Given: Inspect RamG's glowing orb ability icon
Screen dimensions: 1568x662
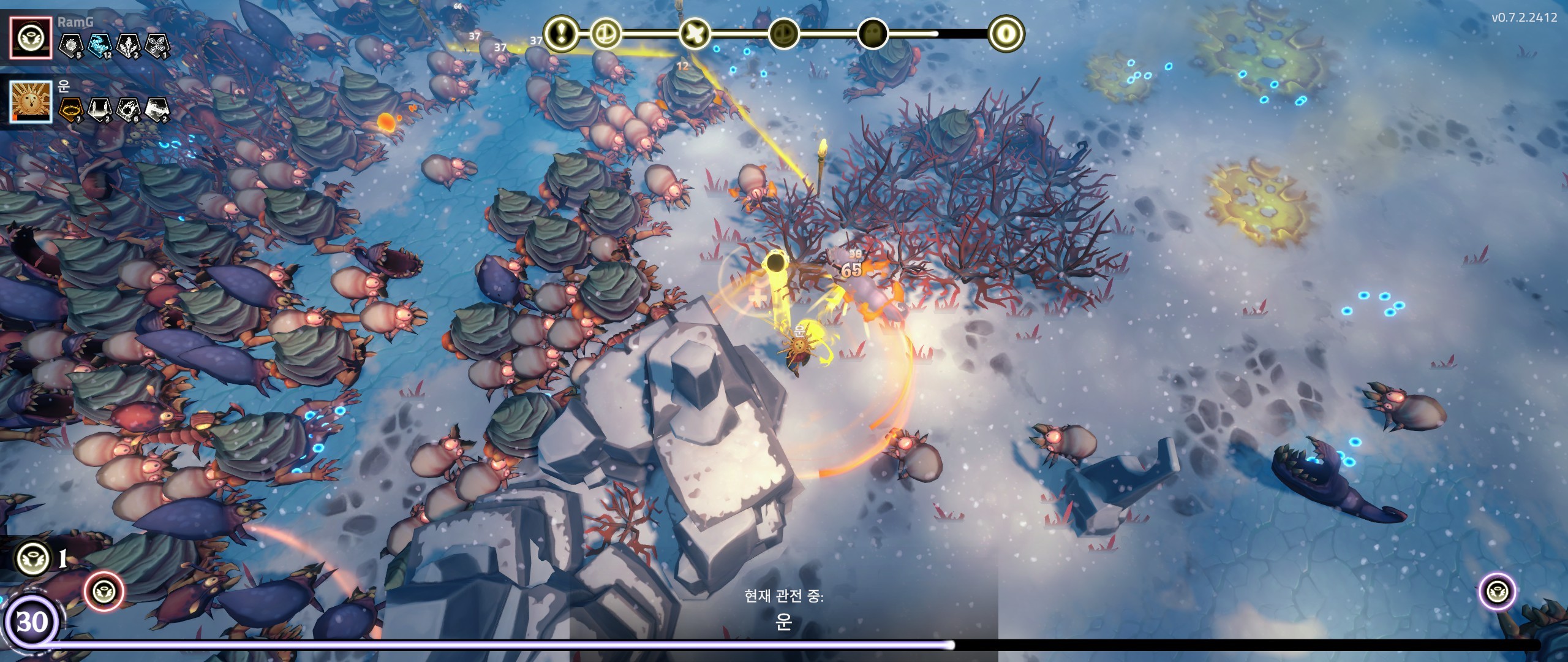Looking at the screenshot, I should click(71, 45).
